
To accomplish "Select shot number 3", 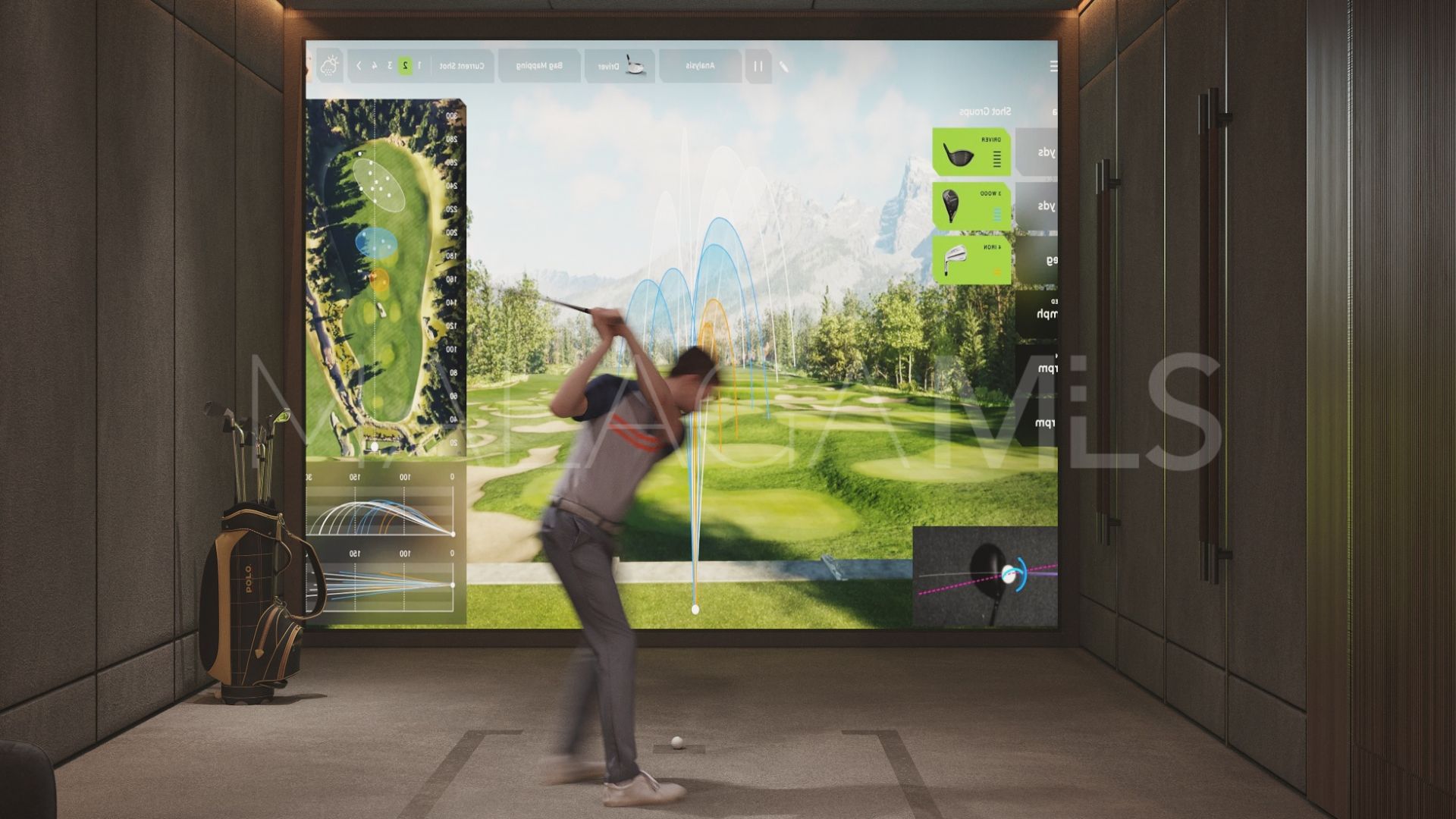I will pos(390,66).
